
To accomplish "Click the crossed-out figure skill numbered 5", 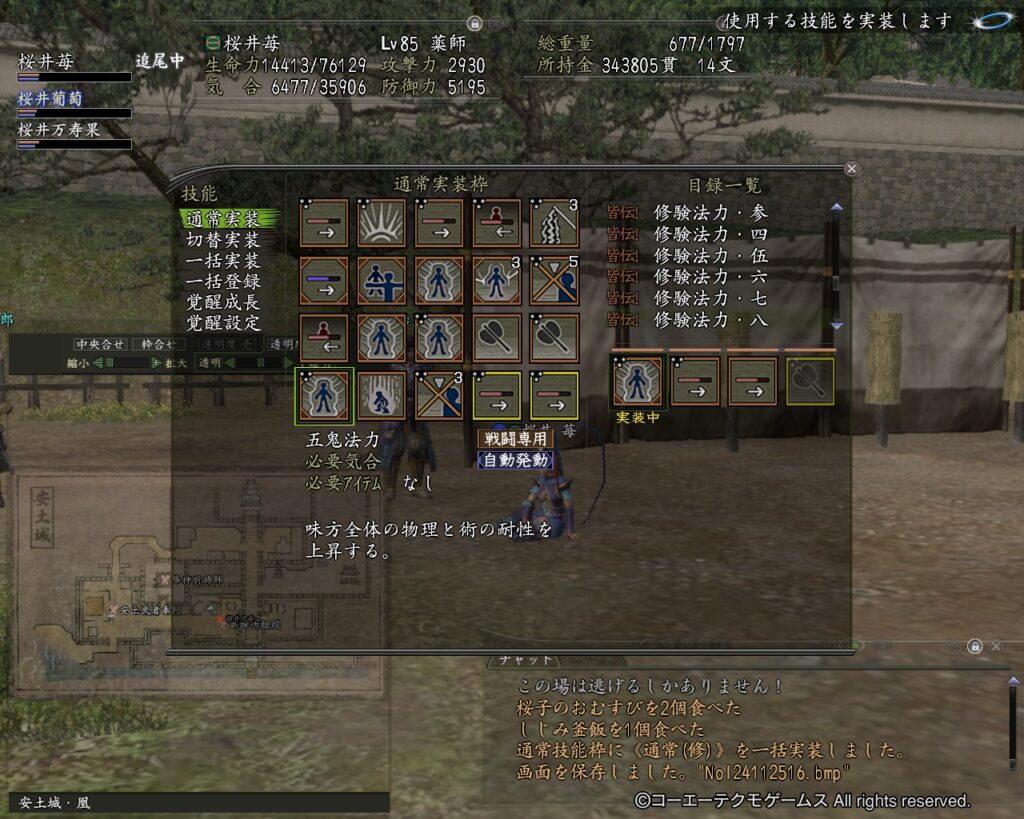I will (554, 281).
